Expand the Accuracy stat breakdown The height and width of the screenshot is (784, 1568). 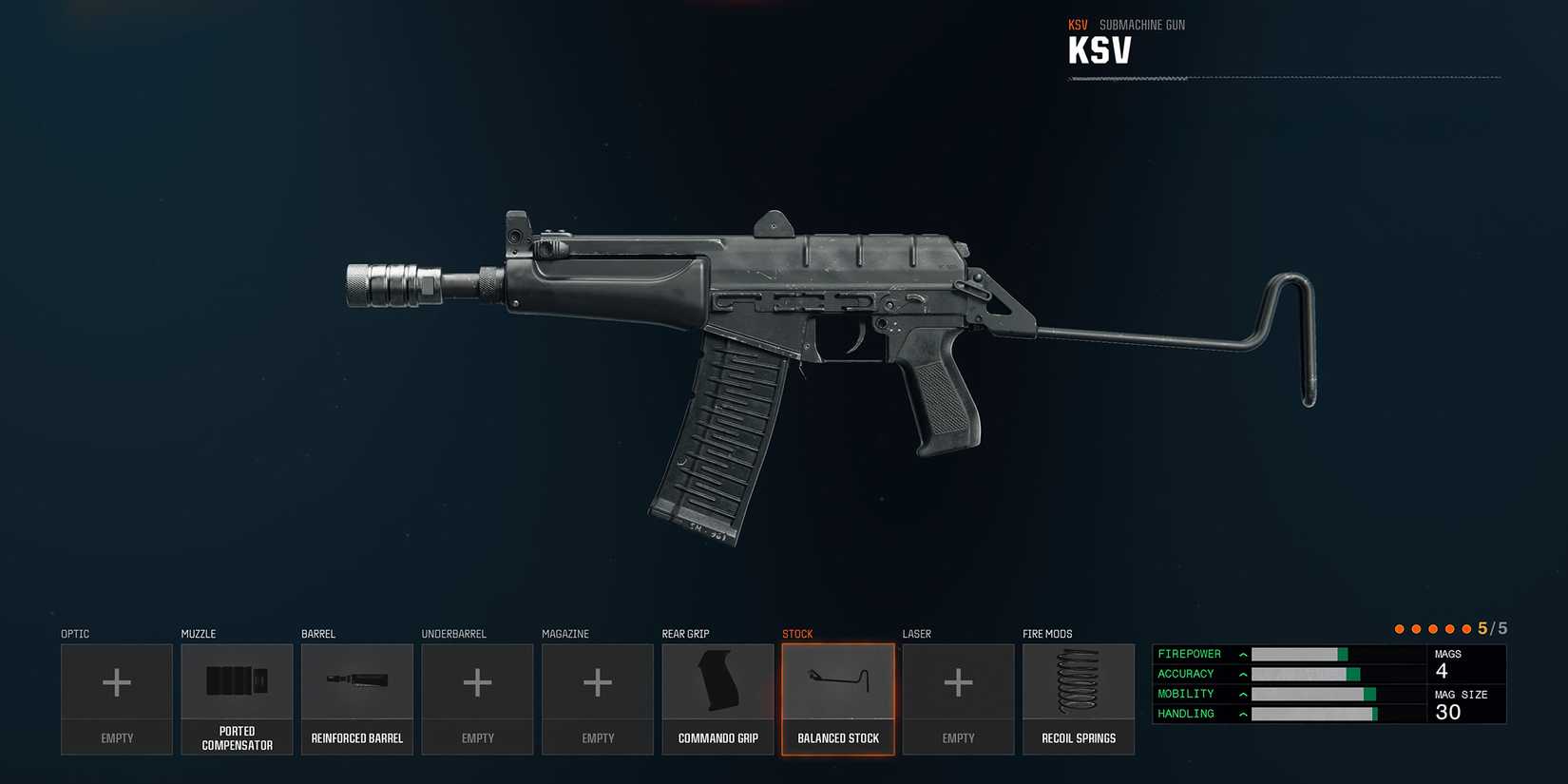coord(1242,674)
